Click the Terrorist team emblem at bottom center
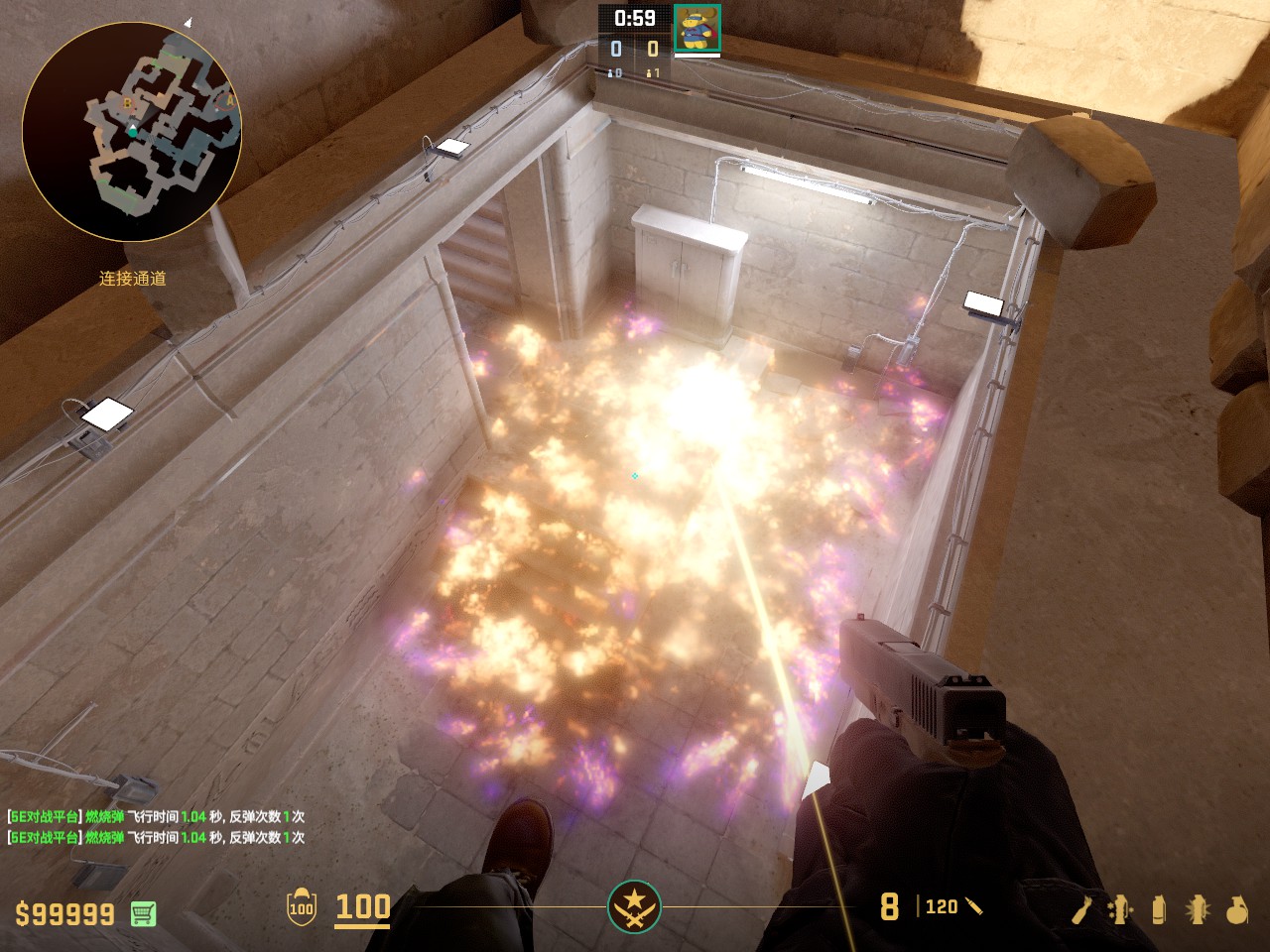The height and width of the screenshot is (952, 1270). click(x=634, y=906)
